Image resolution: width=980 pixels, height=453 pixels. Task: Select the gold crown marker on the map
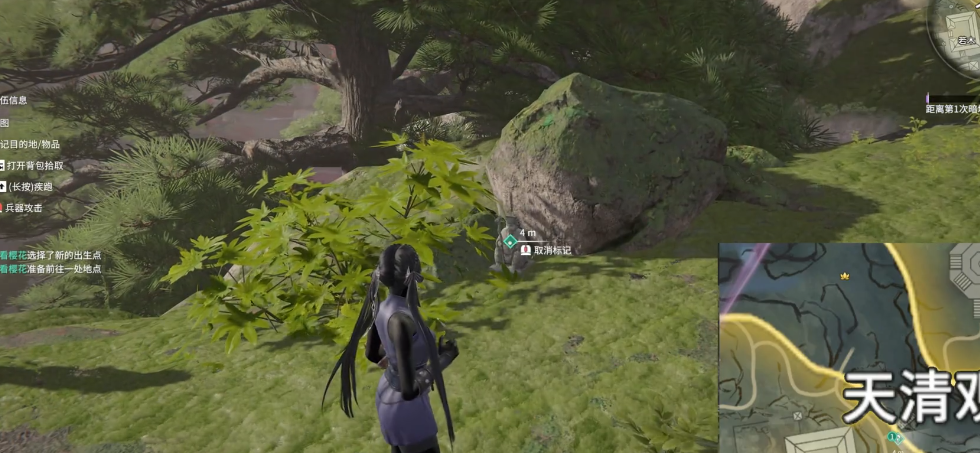[844, 275]
